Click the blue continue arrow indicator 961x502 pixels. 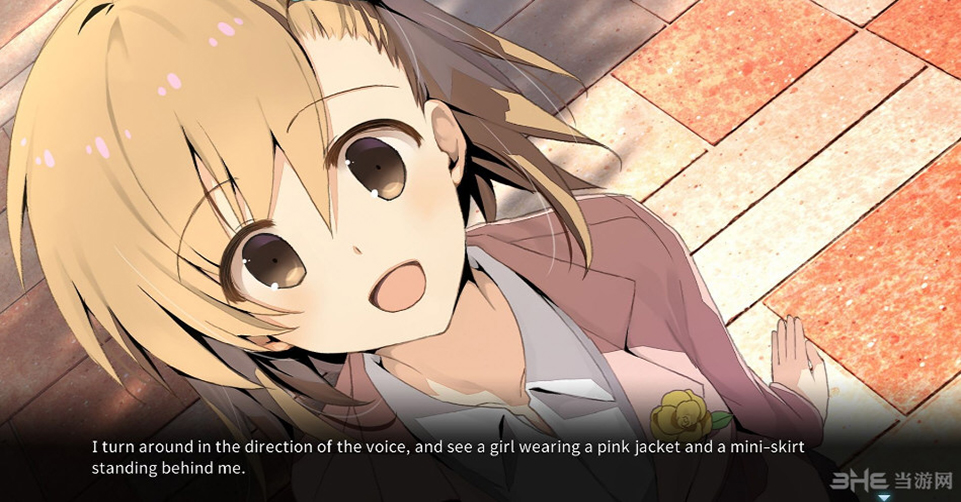(x=883, y=495)
